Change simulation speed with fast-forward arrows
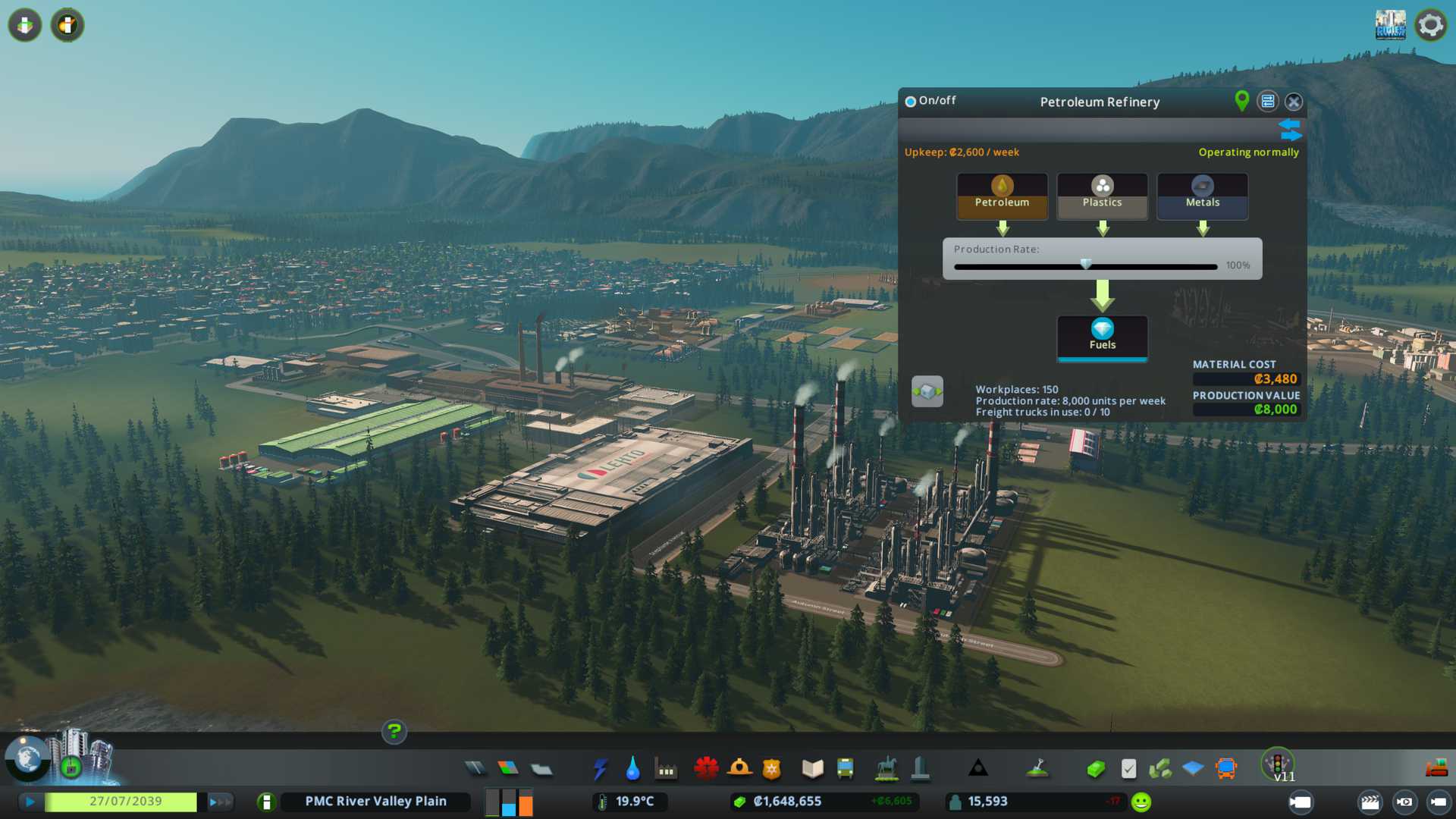Image resolution: width=1456 pixels, height=819 pixels. pos(219,802)
